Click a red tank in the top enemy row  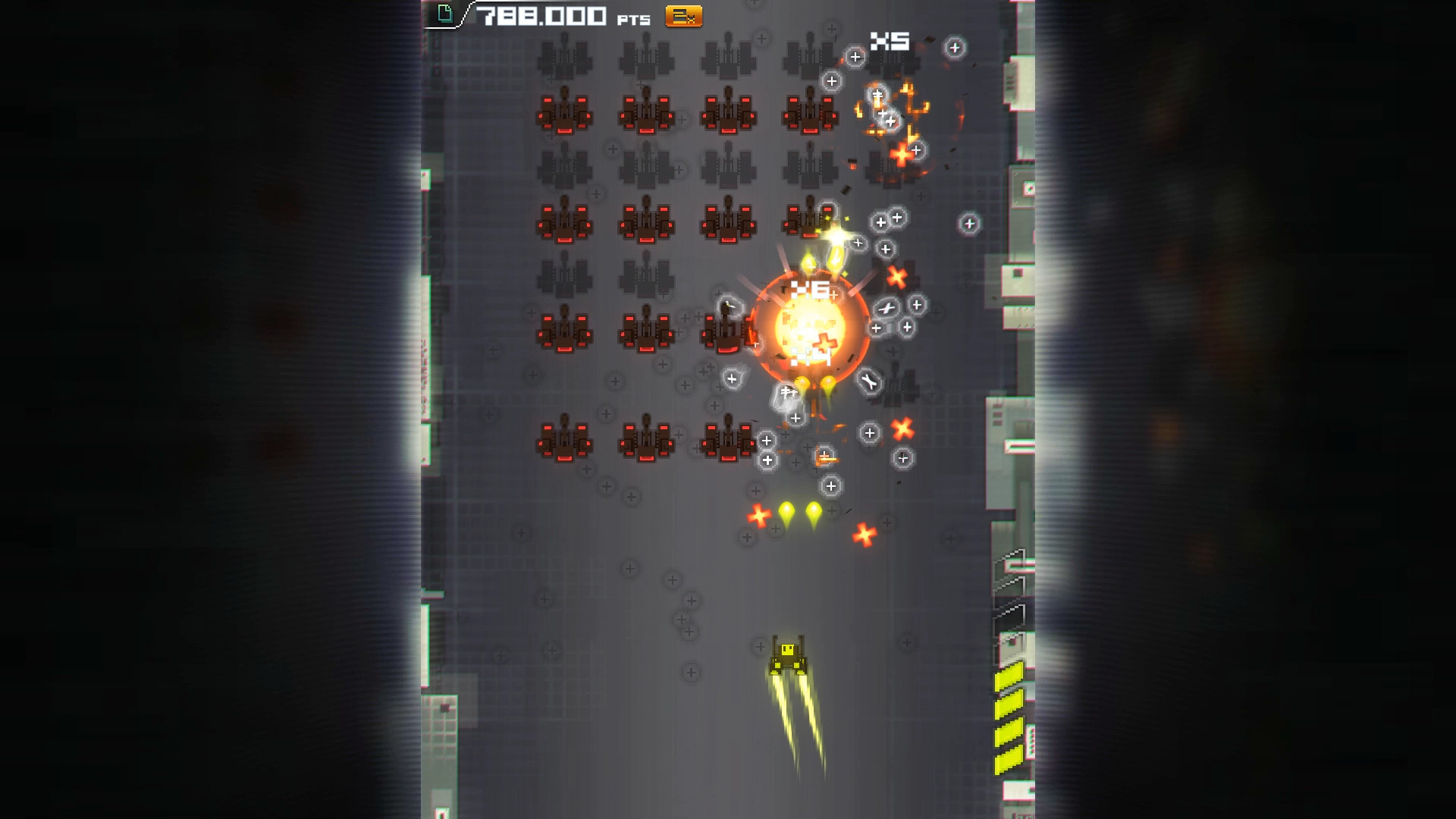click(x=565, y=114)
